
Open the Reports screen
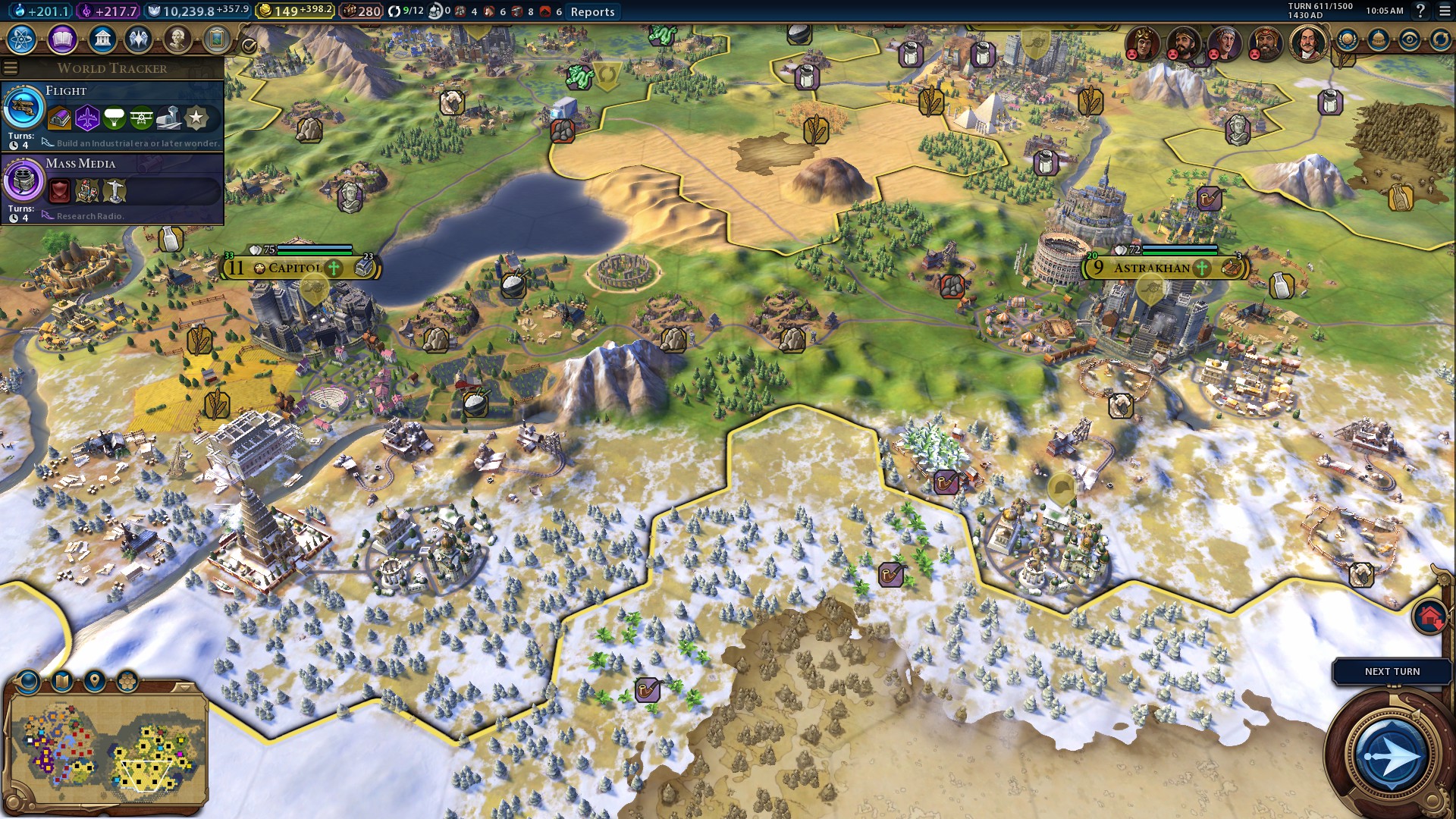[x=594, y=11]
